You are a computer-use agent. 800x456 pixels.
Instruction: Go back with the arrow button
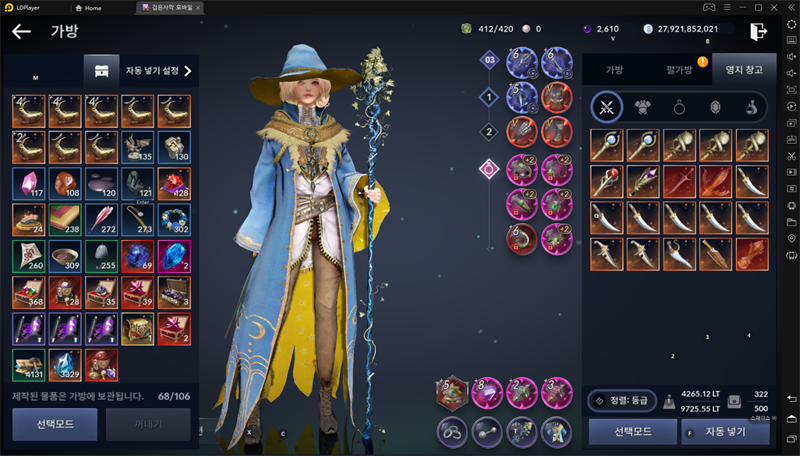[x=21, y=31]
